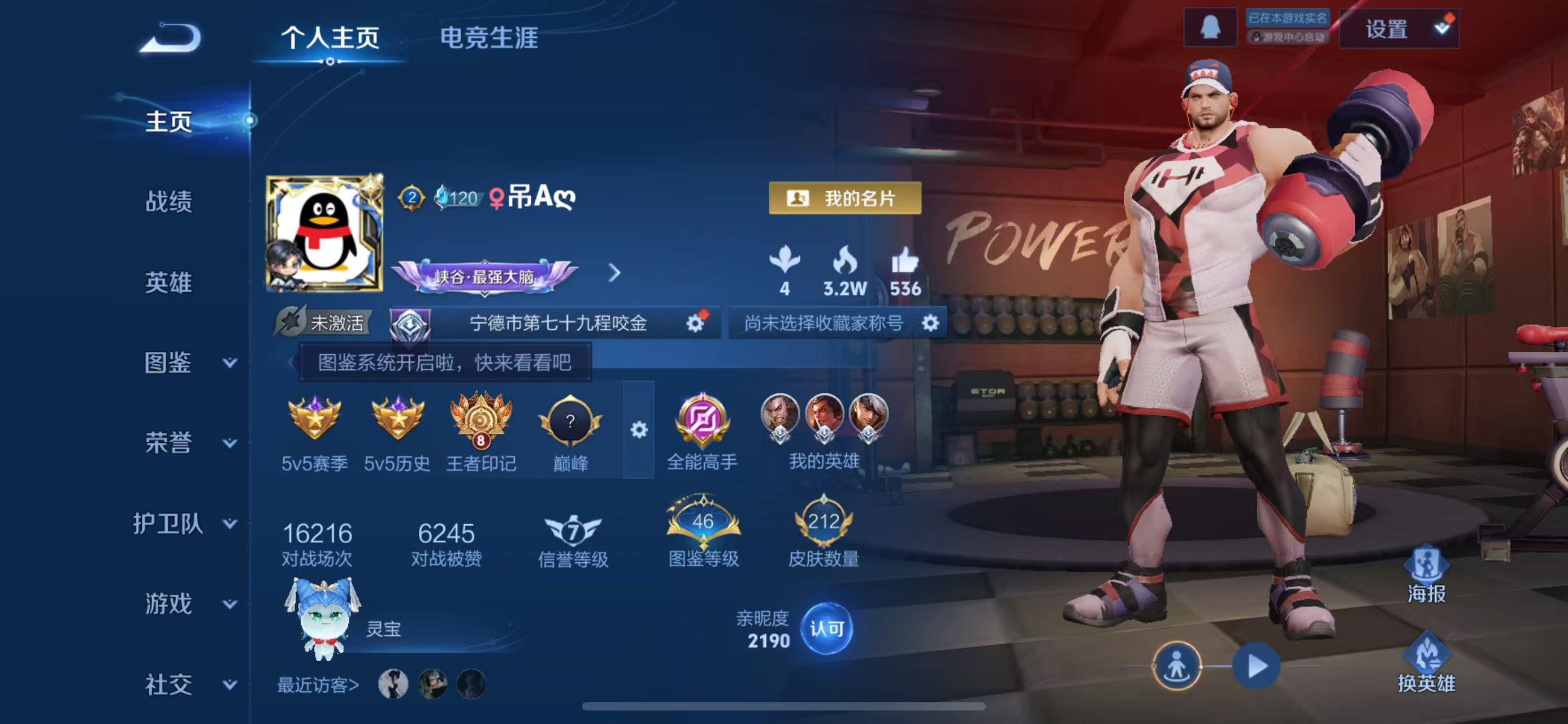Choose 换英雄 to change hero
The width and height of the screenshot is (1568, 724).
pos(1426,666)
